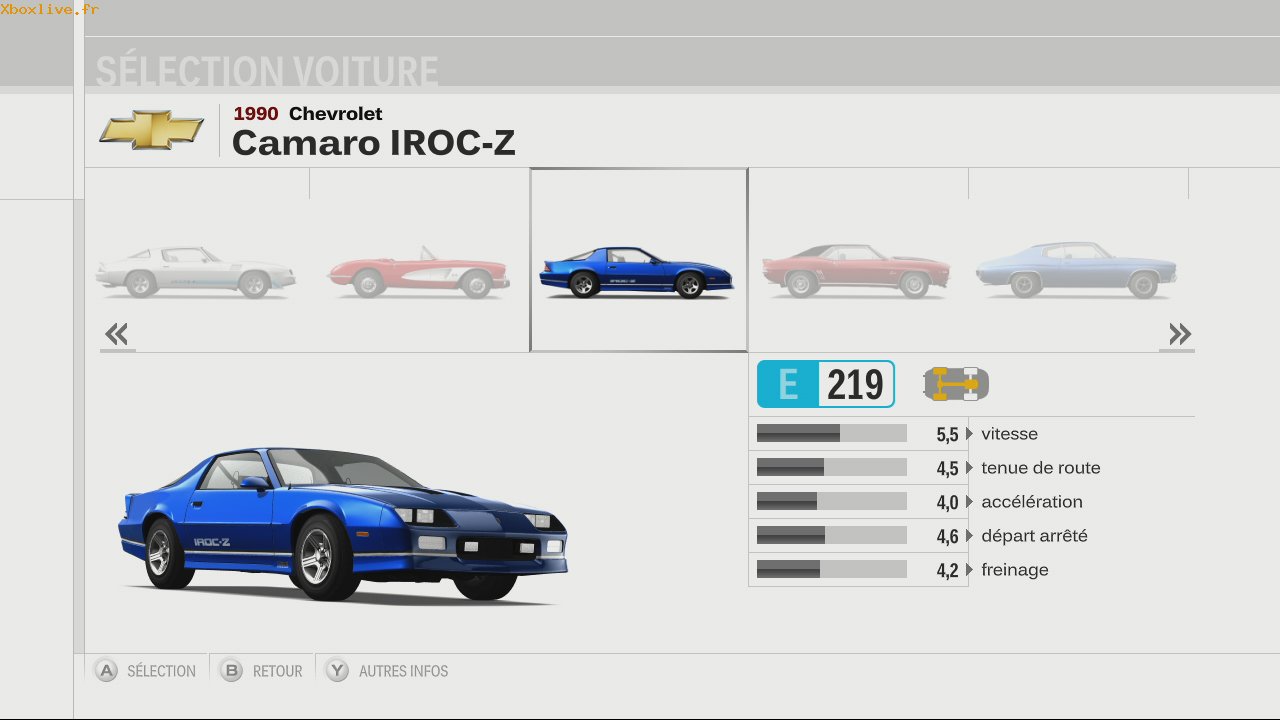
Task: Choose the white Firebird-style car thumbnail
Action: click(196, 272)
